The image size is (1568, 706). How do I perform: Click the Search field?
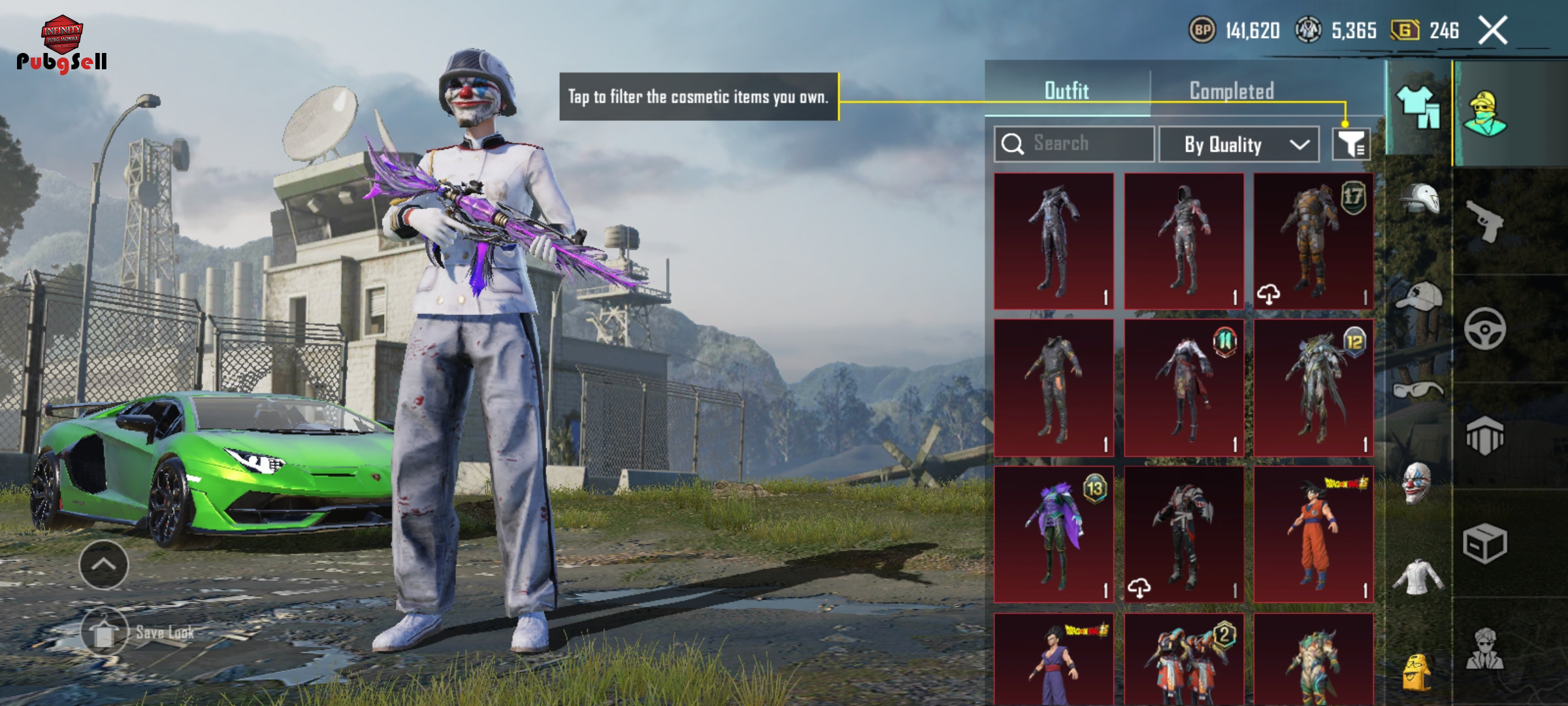pos(1075,144)
